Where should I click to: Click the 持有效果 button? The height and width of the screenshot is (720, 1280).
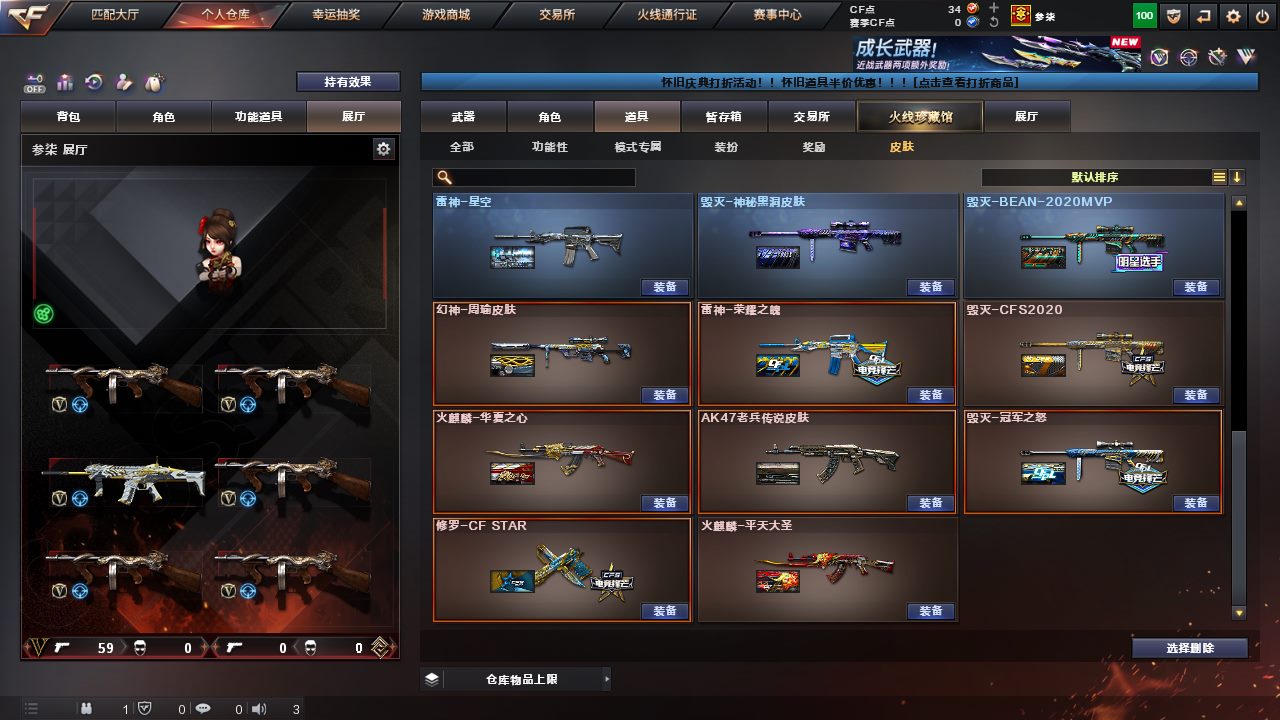pyautogui.click(x=347, y=82)
